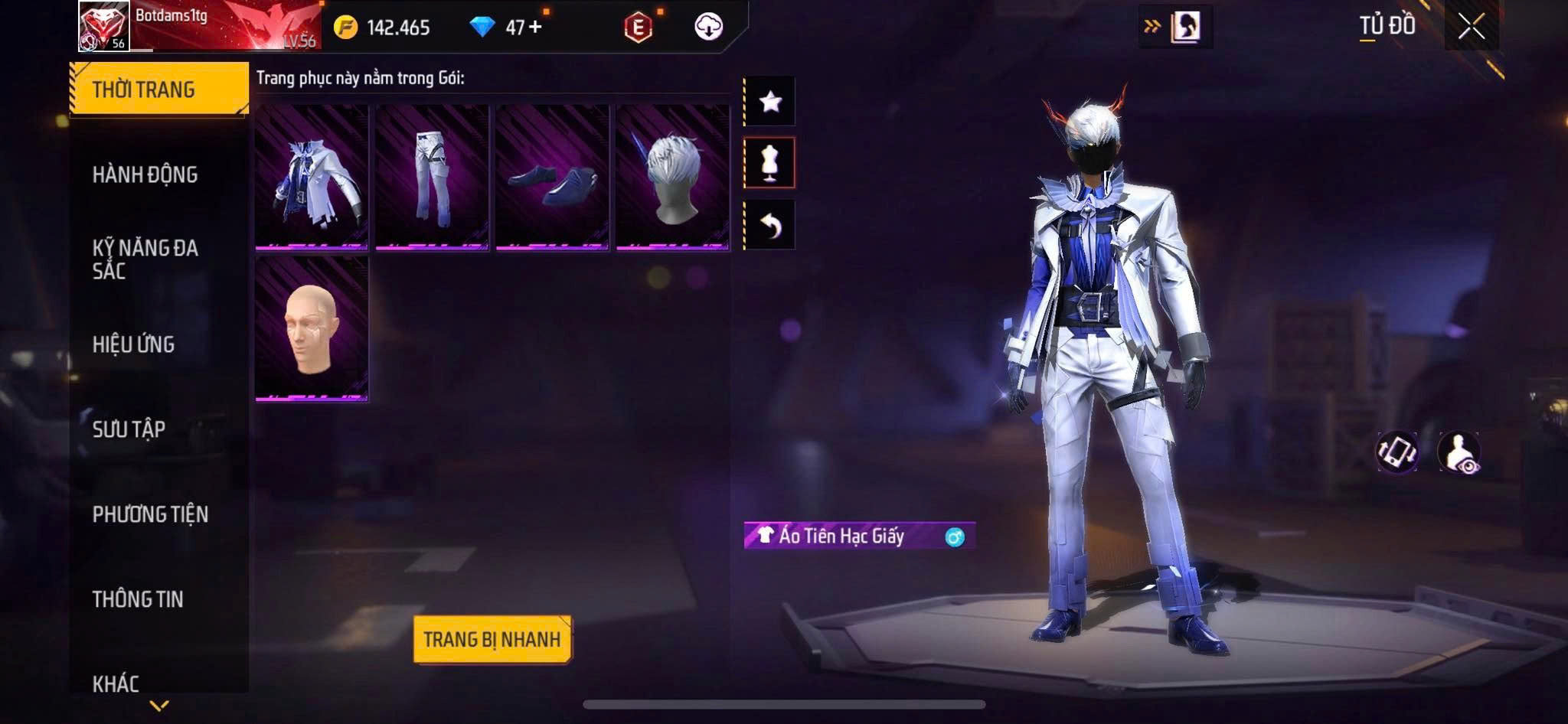Click the Trang Bị Nhanh button

(x=492, y=639)
